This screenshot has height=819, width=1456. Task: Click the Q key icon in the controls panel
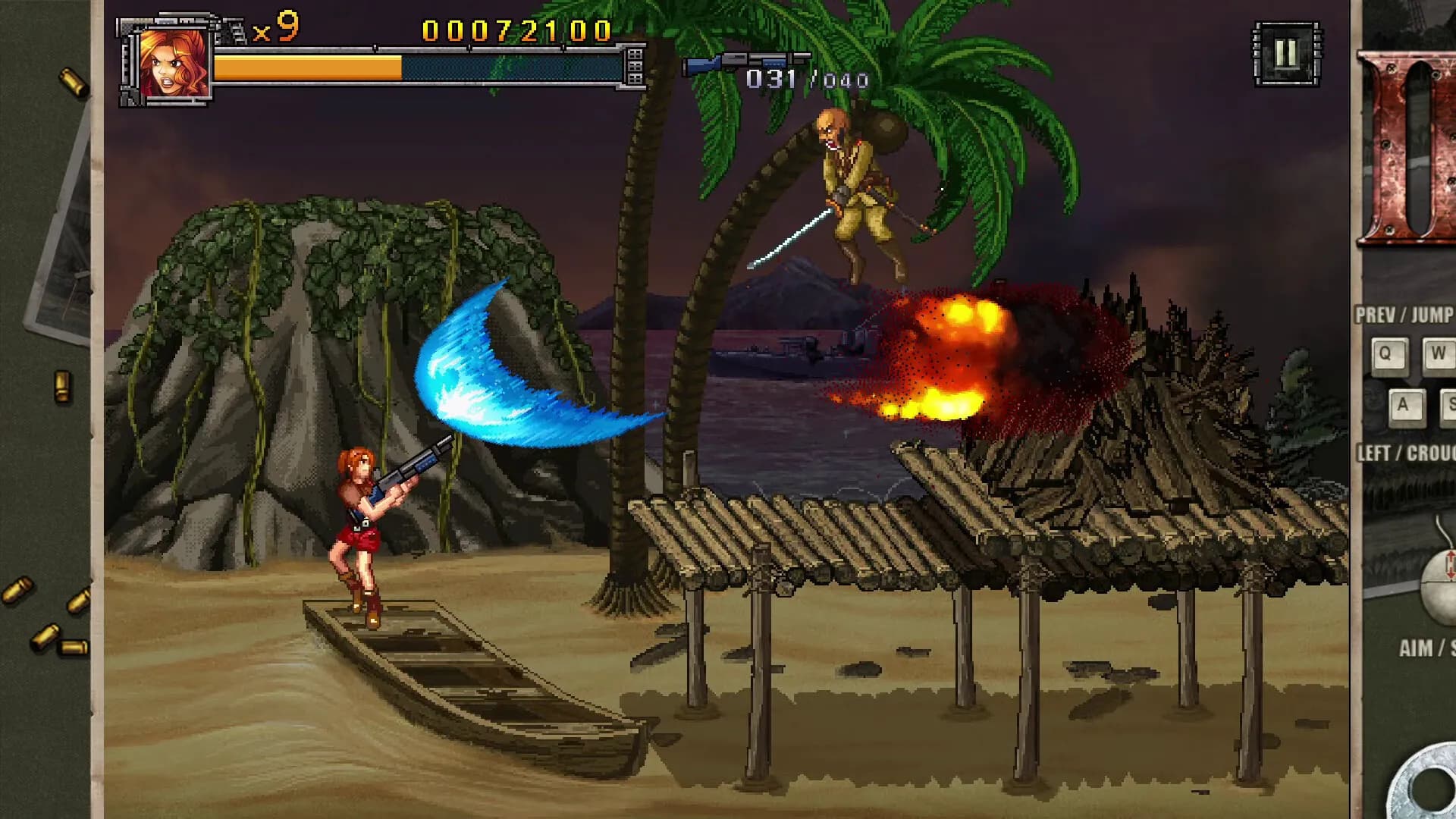pos(1390,353)
